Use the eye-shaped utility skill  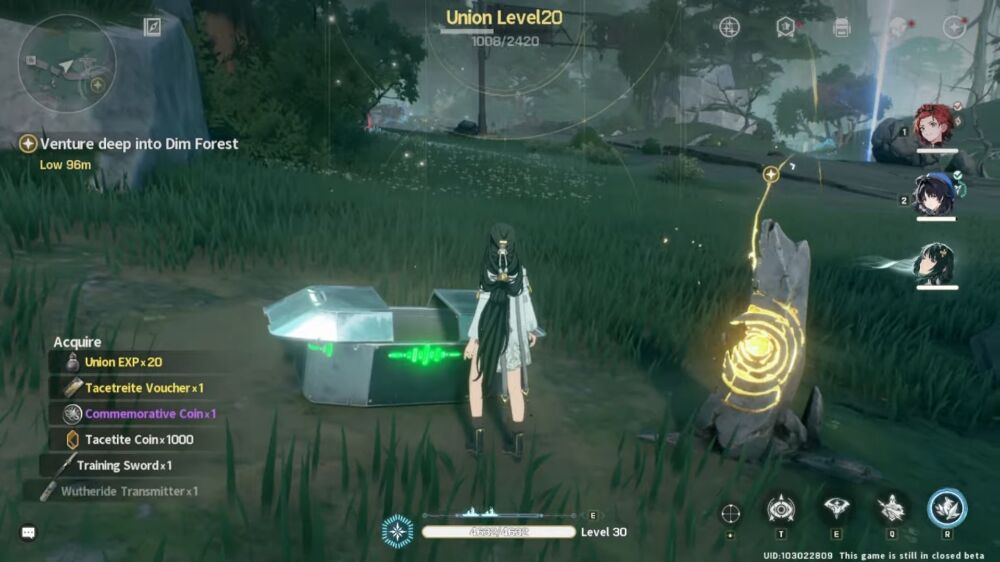pos(781,509)
